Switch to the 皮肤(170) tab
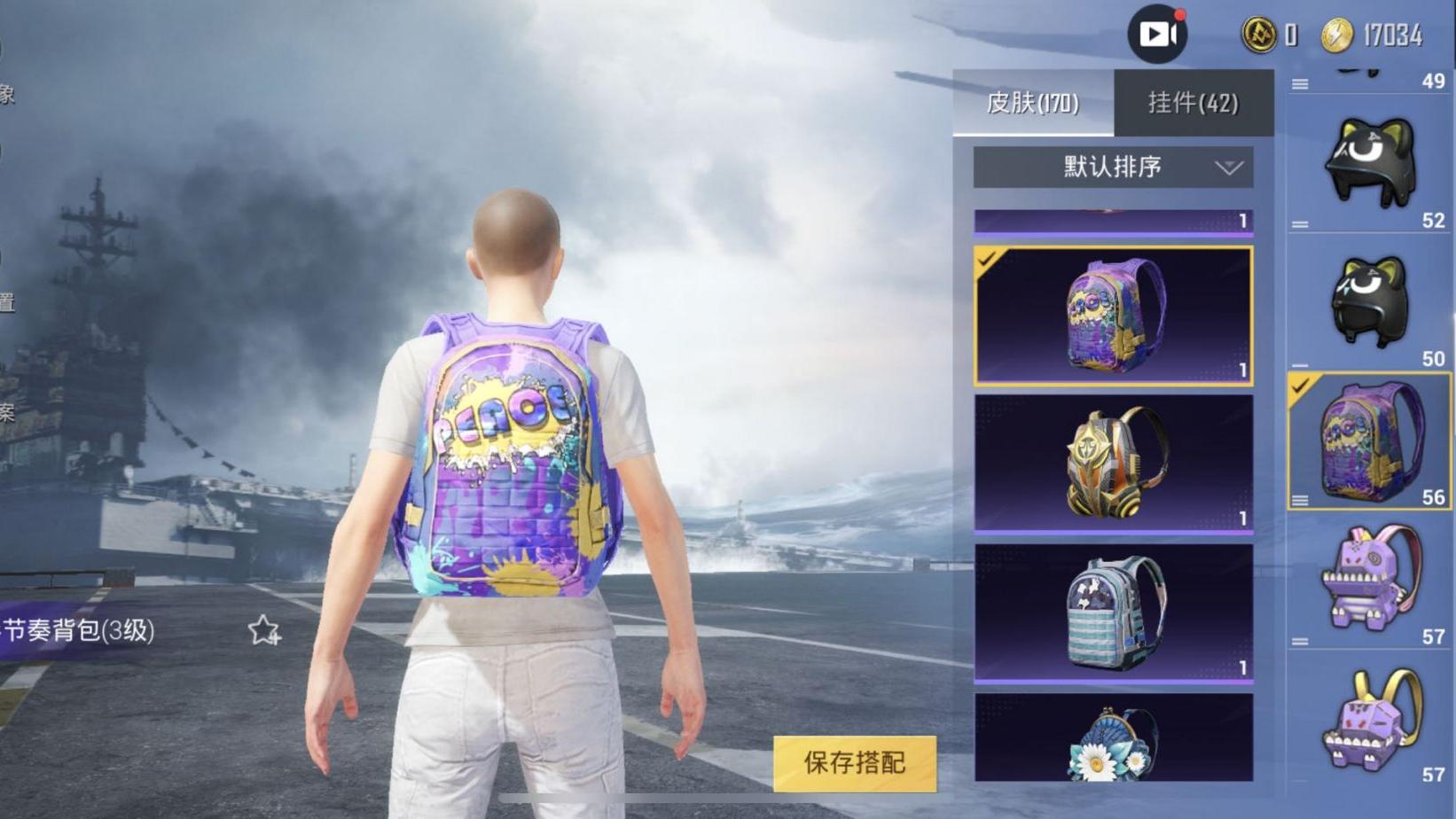The image size is (1456, 819). point(1034,103)
